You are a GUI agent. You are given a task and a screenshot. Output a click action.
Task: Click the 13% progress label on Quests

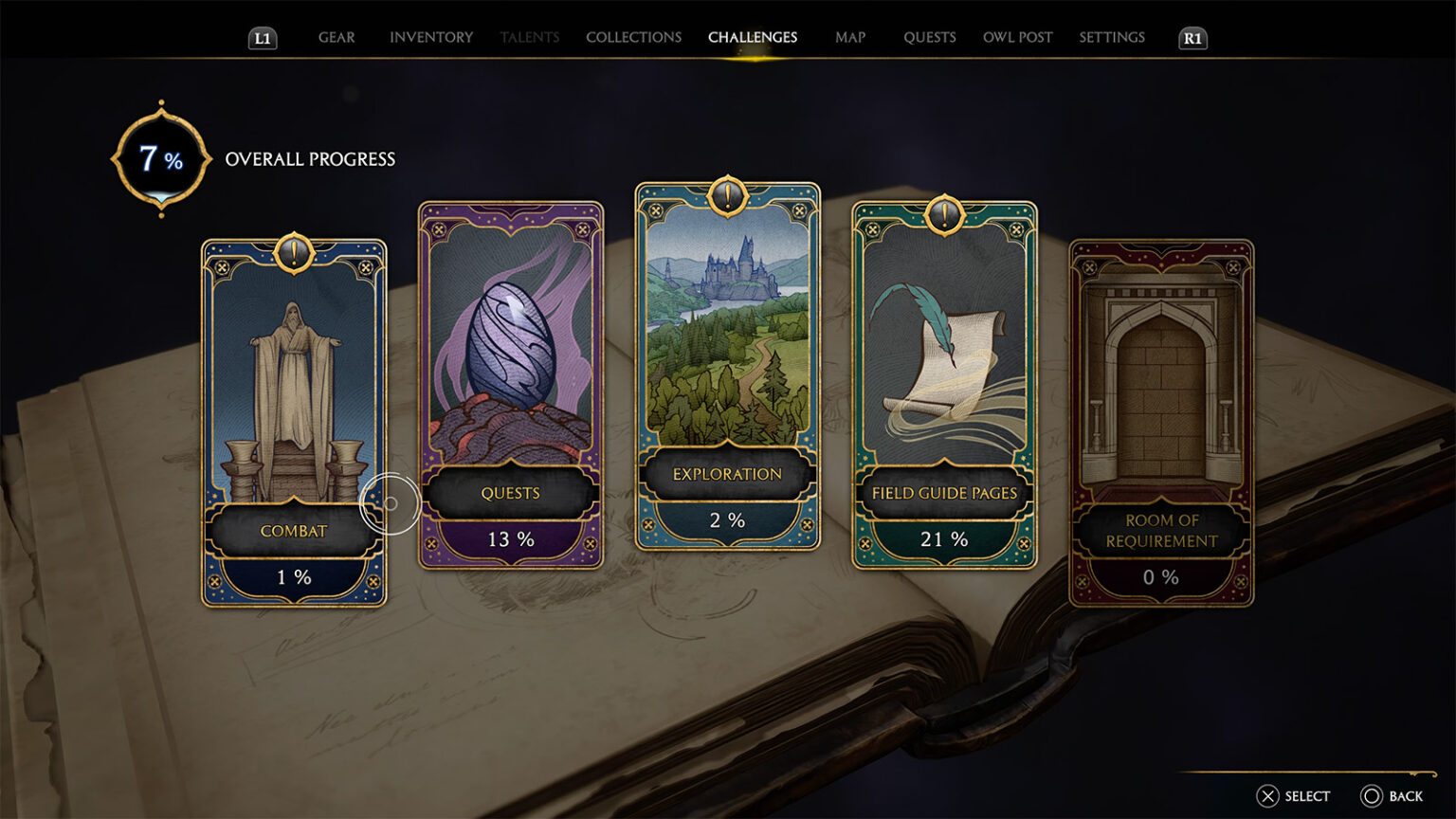(x=511, y=538)
